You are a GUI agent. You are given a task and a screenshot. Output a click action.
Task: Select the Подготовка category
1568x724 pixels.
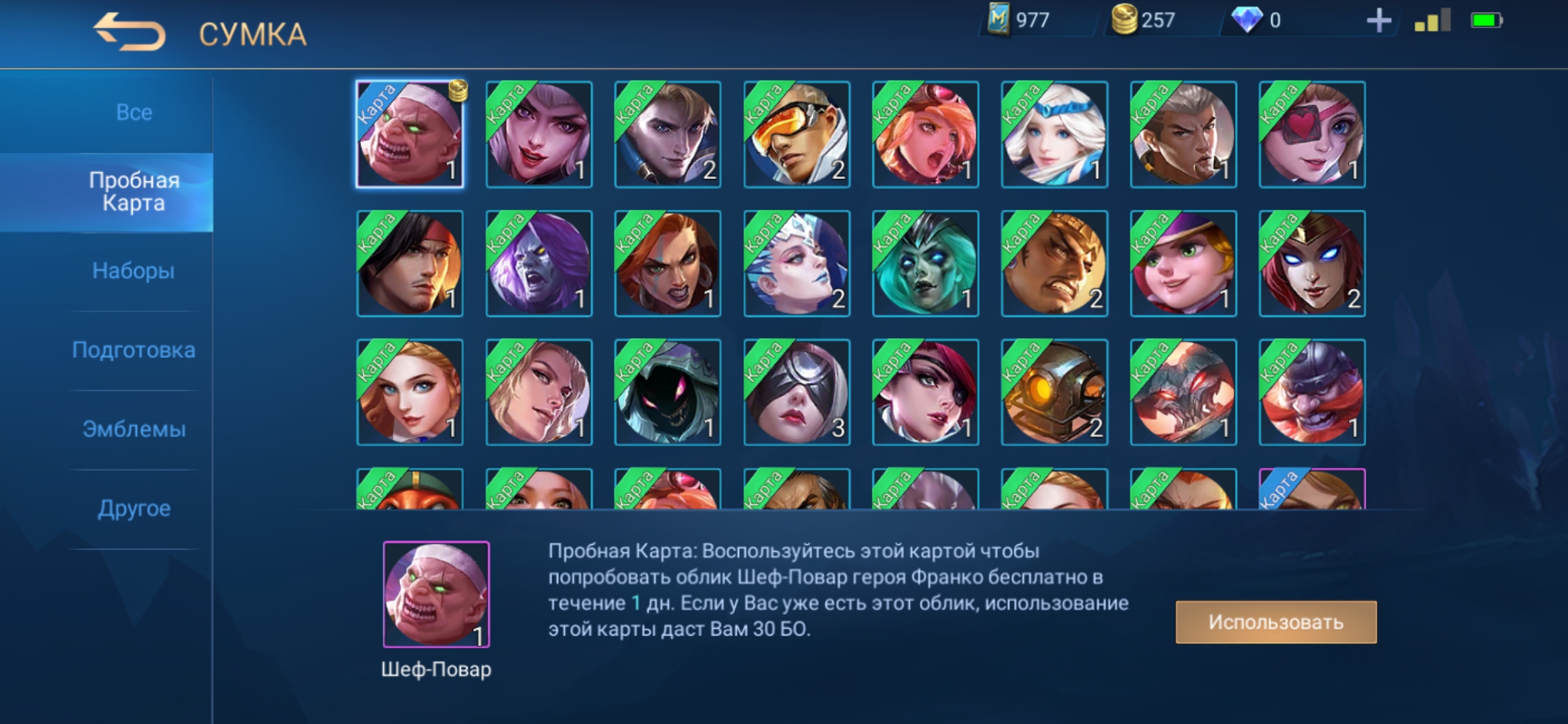pos(133,350)
